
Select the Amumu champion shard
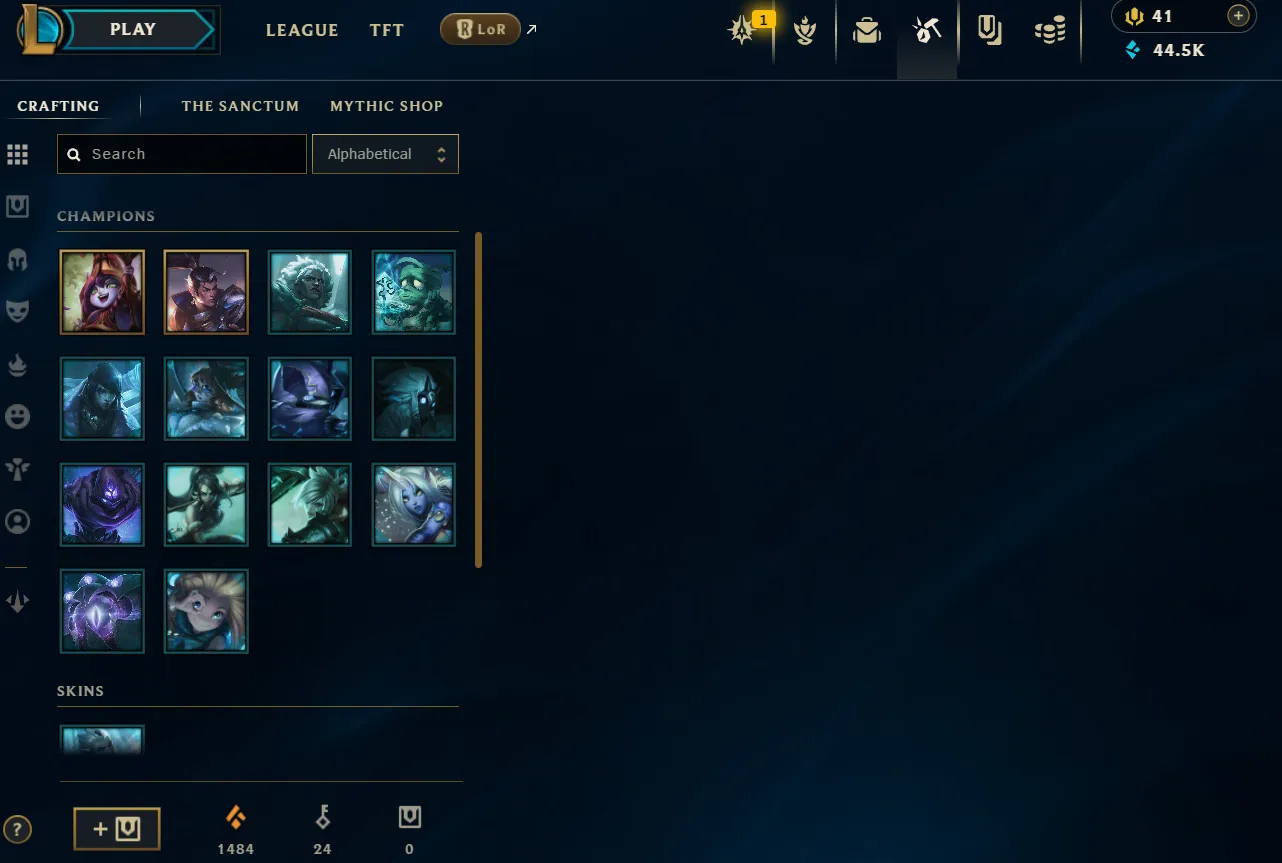click(x=414, y=292)
